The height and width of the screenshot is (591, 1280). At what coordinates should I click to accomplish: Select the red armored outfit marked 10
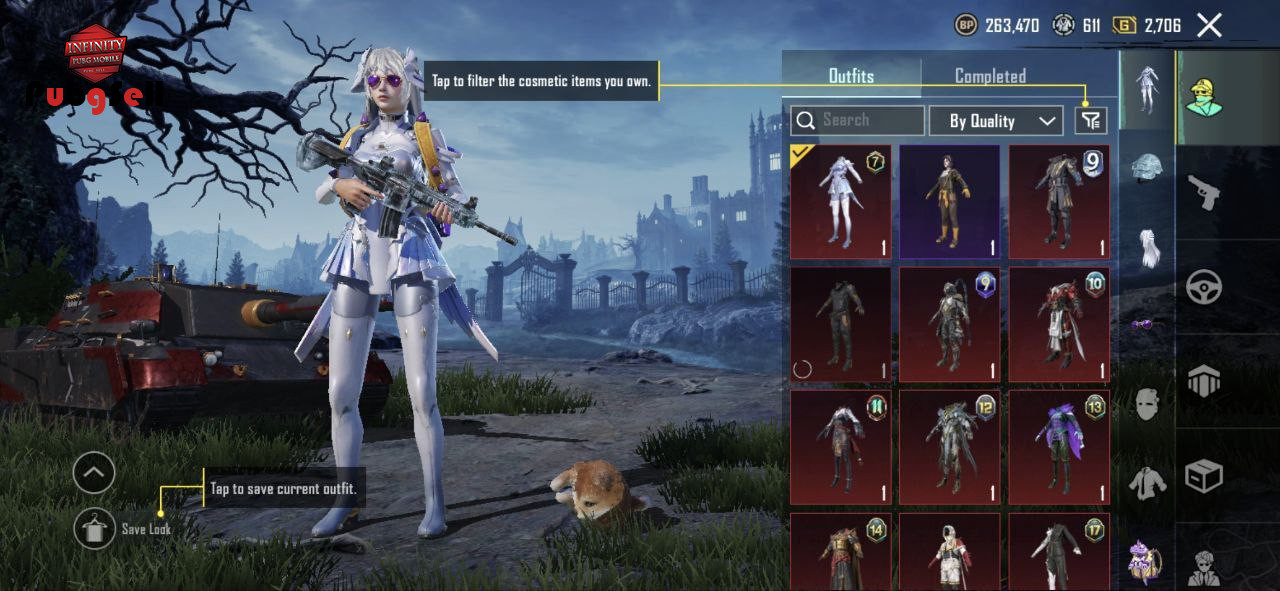(x=1058, y=324)
